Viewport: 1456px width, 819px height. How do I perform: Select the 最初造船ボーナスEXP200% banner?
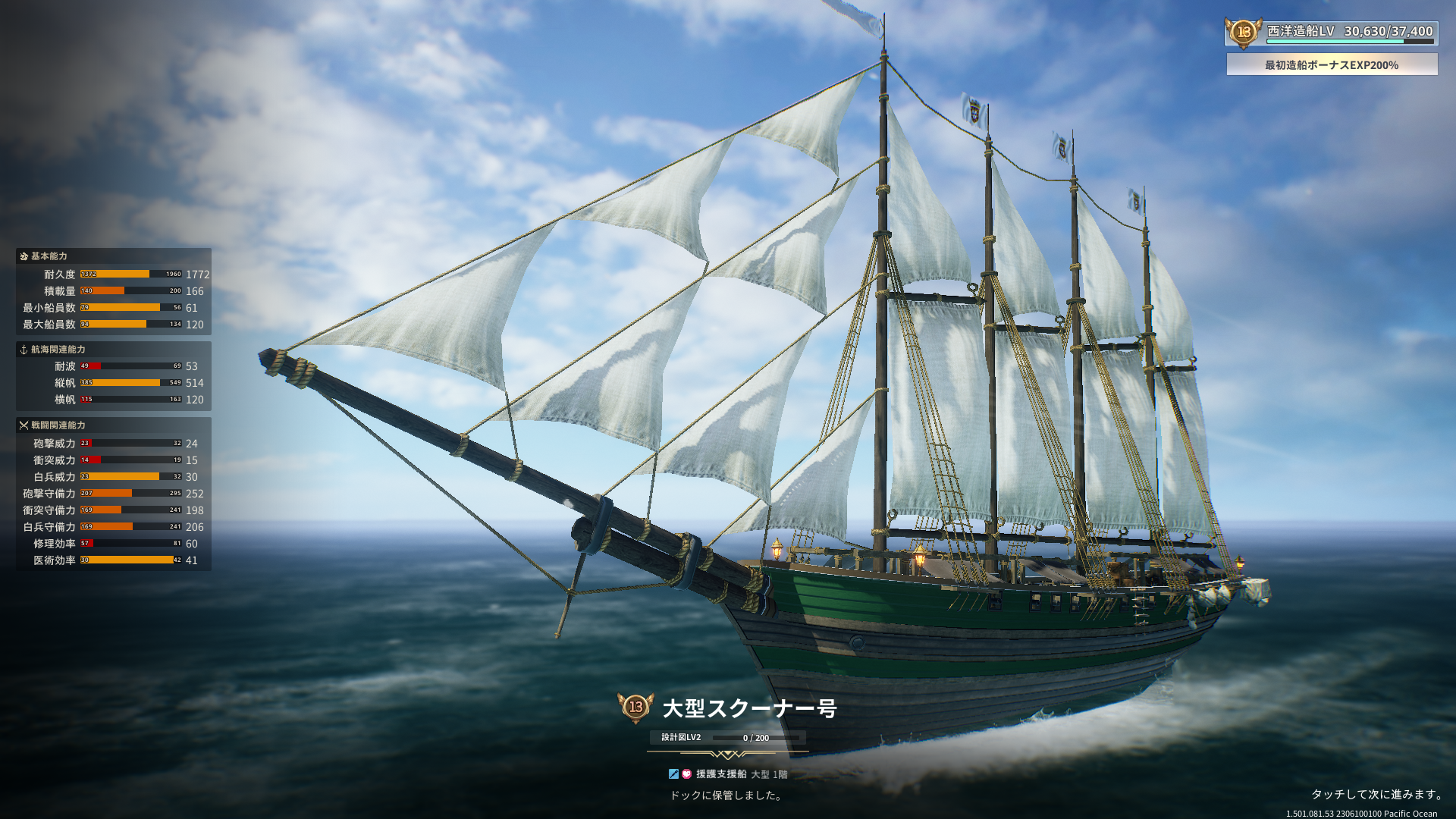coord(1332,64)
